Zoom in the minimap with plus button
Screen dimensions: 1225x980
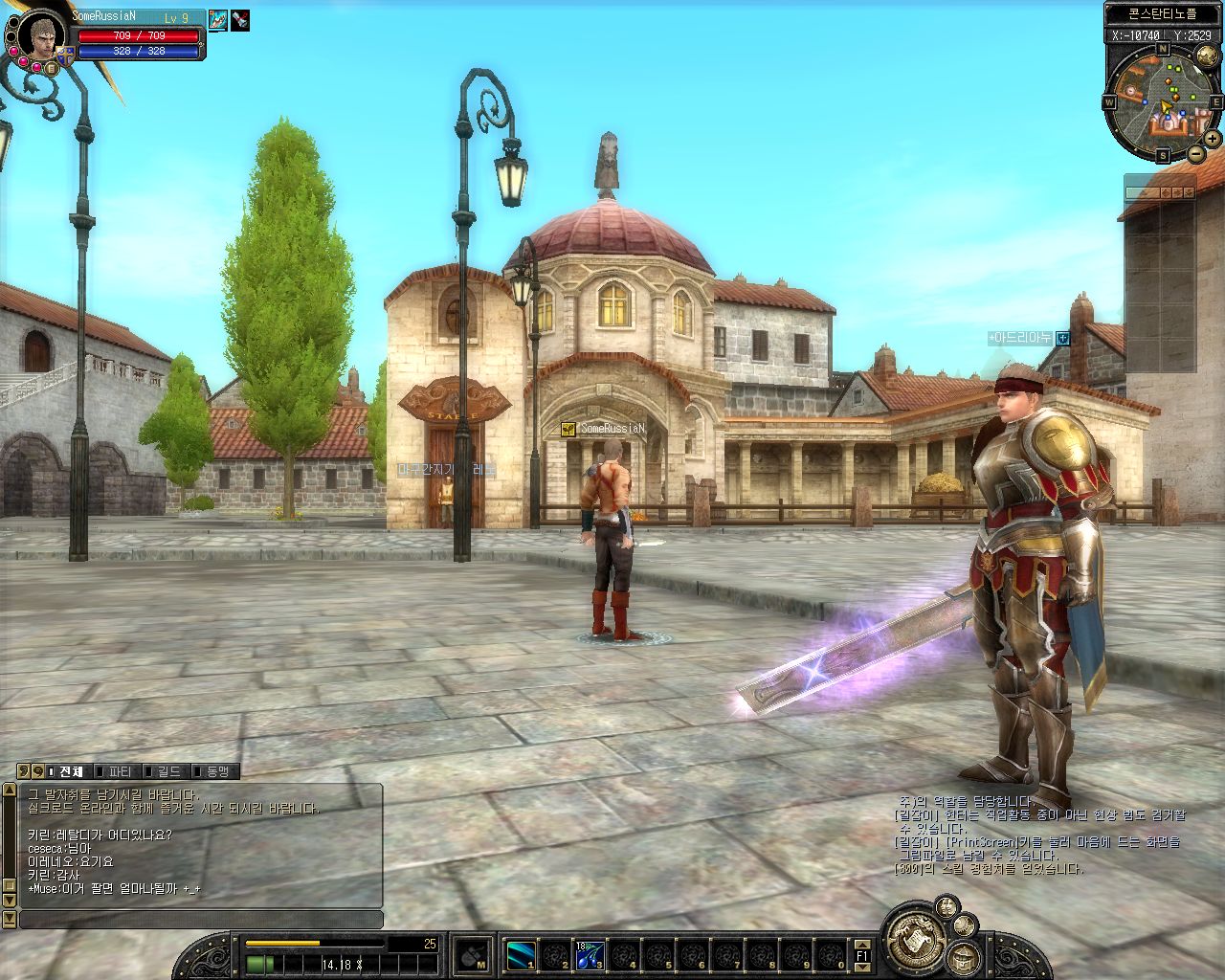[1212, 139]
